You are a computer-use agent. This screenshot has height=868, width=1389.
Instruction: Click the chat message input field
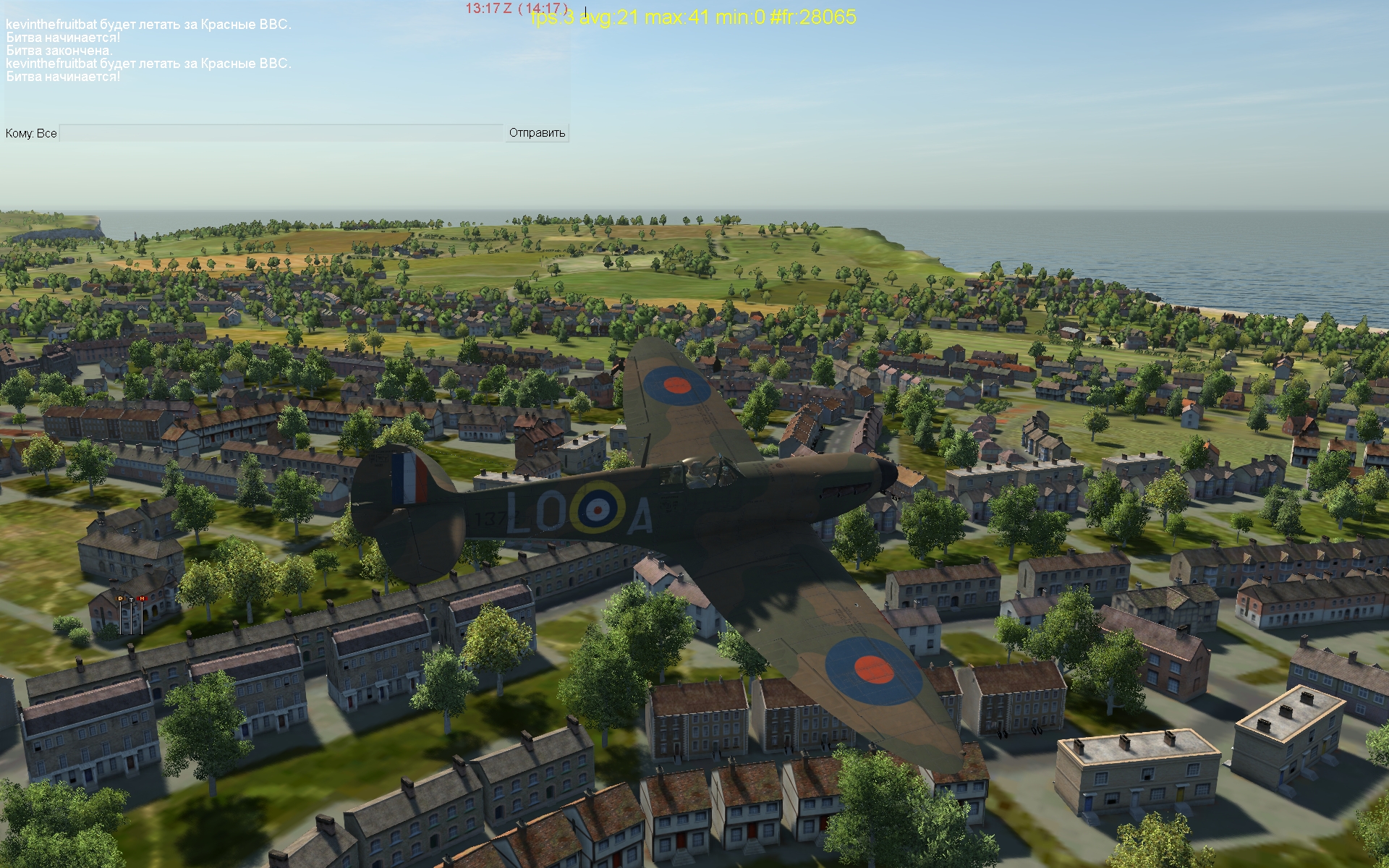pyautogui.click(x=281, y=133)
